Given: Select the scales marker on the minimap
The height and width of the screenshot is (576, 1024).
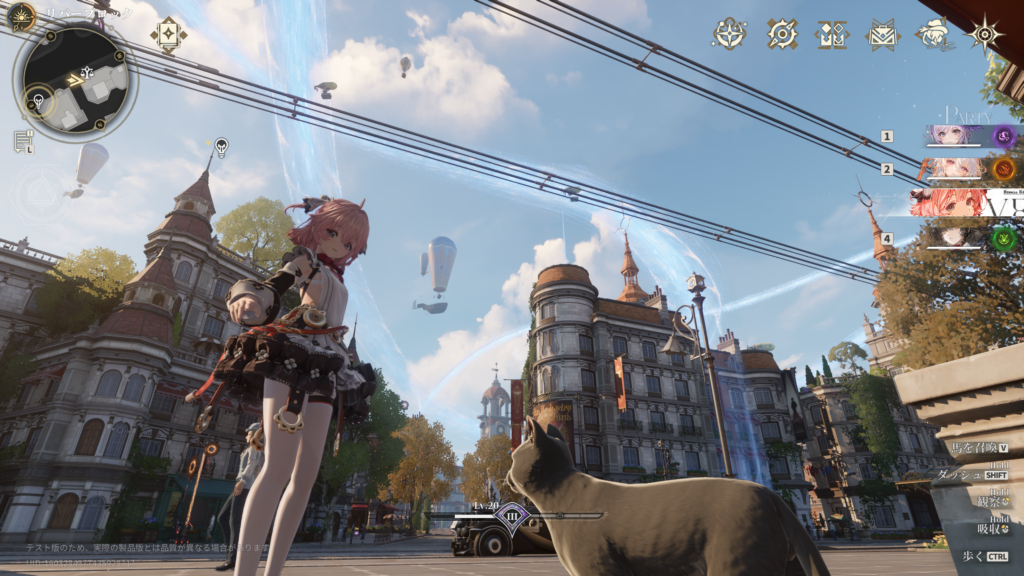Looking at the screenshot, I should coord(87,72).
